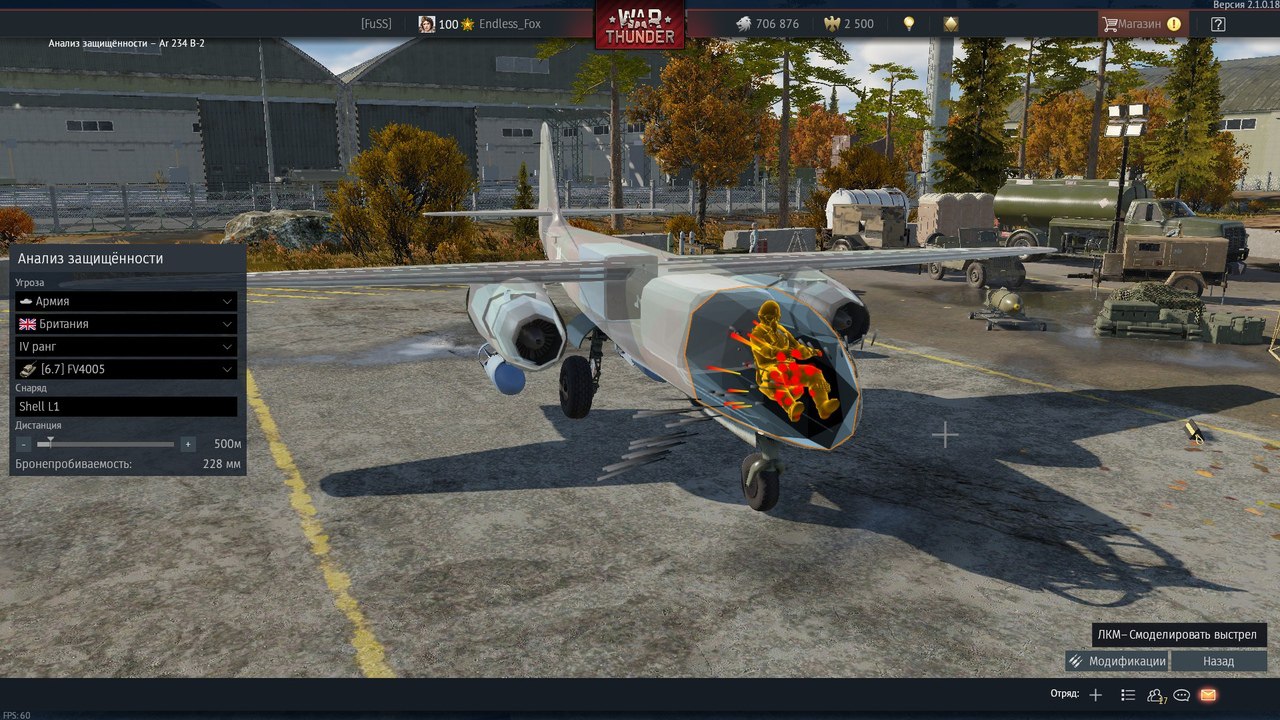Viewport: 1280px width, 720px height.
Task: Increase distance with the plus button
Action: tap(188, 444)
